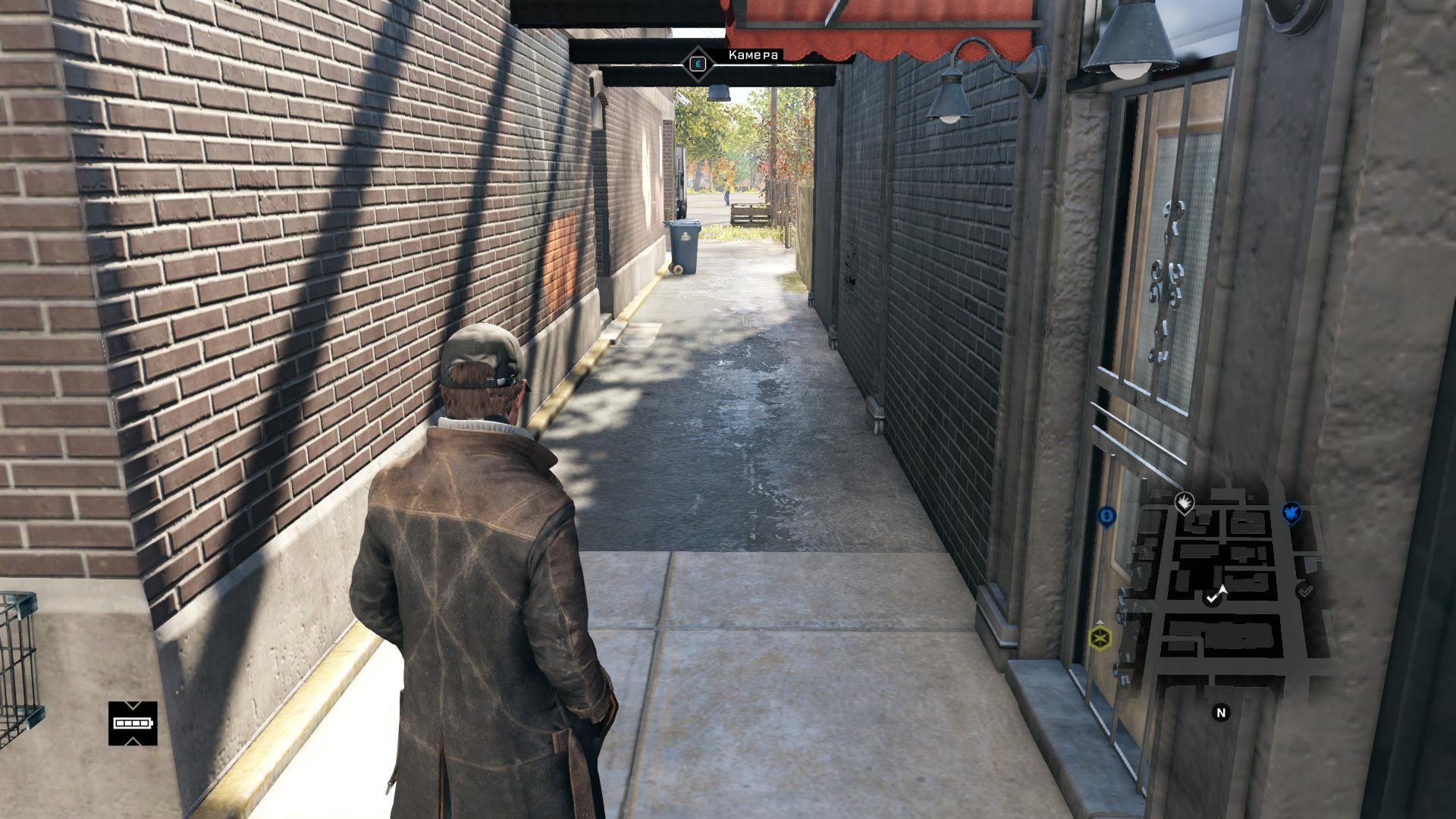Select the blue dollar sign map marker
The image size is (1456, 819).
pos(1106,516)
